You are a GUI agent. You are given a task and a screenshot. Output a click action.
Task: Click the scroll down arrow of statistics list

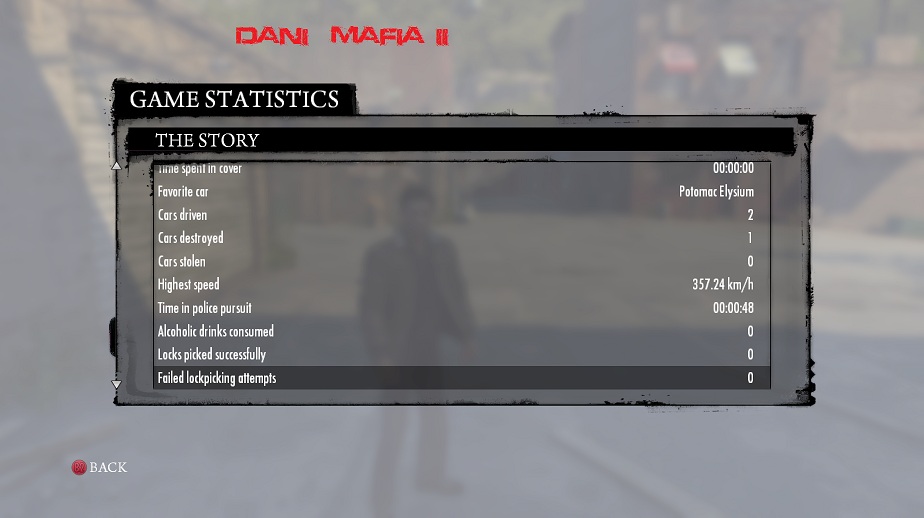(116, 384)
